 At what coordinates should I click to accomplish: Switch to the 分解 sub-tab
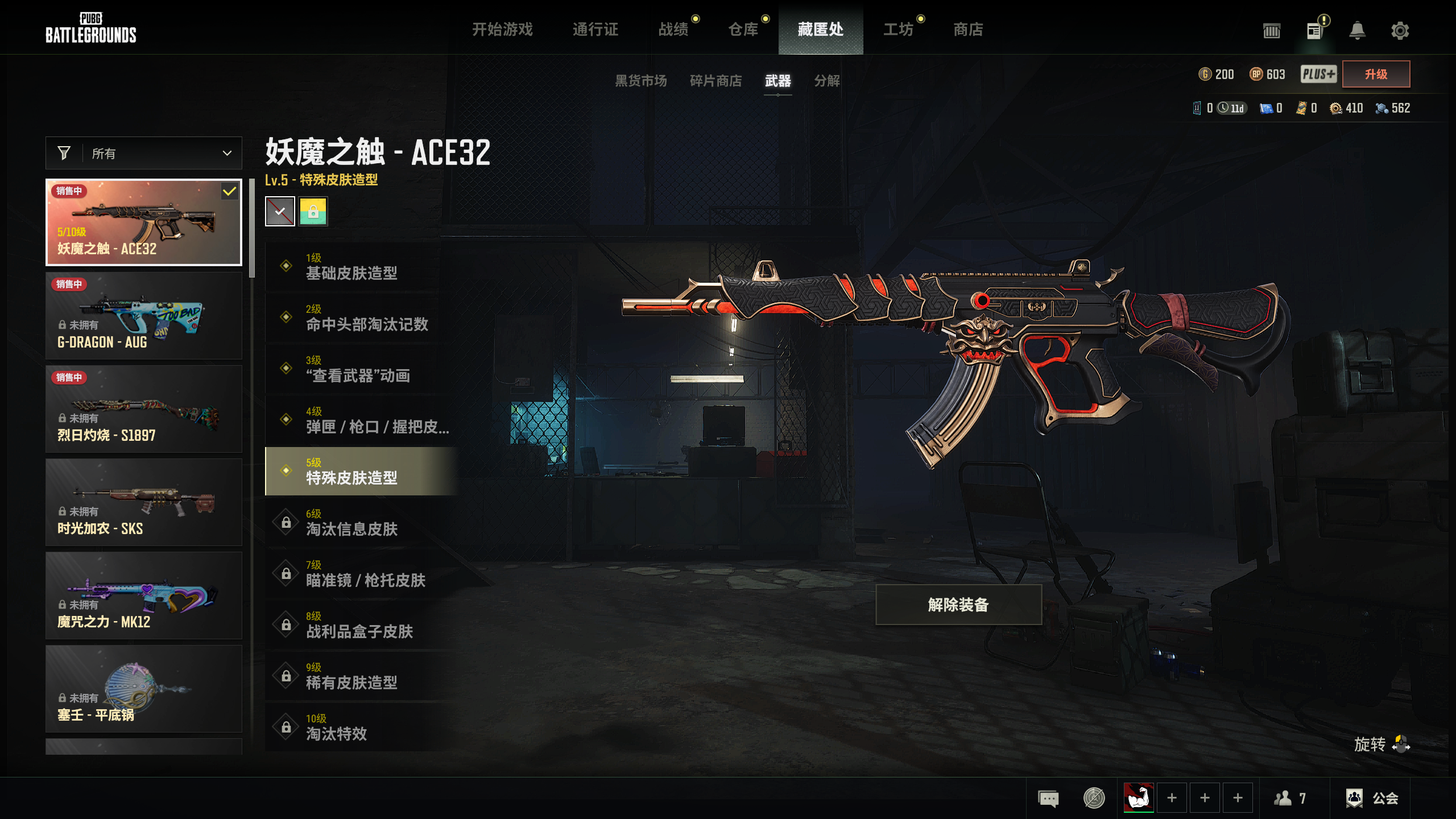827,81
